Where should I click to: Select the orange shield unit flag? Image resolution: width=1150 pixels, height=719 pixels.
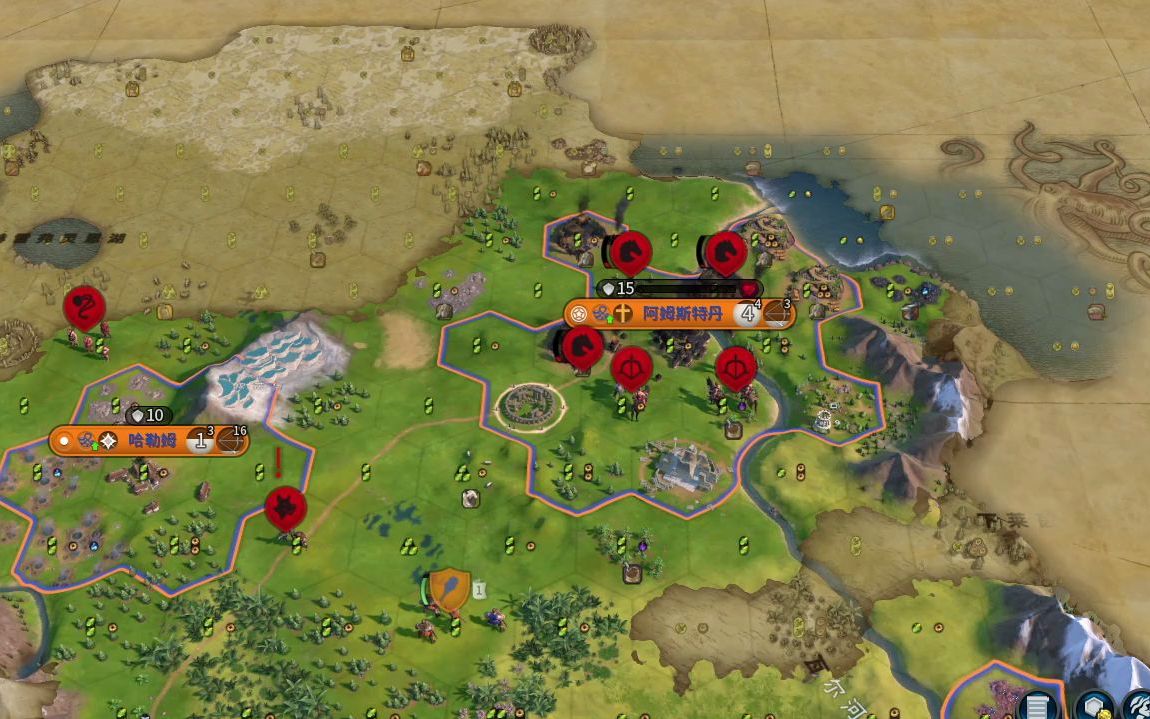tap(450, 587)
